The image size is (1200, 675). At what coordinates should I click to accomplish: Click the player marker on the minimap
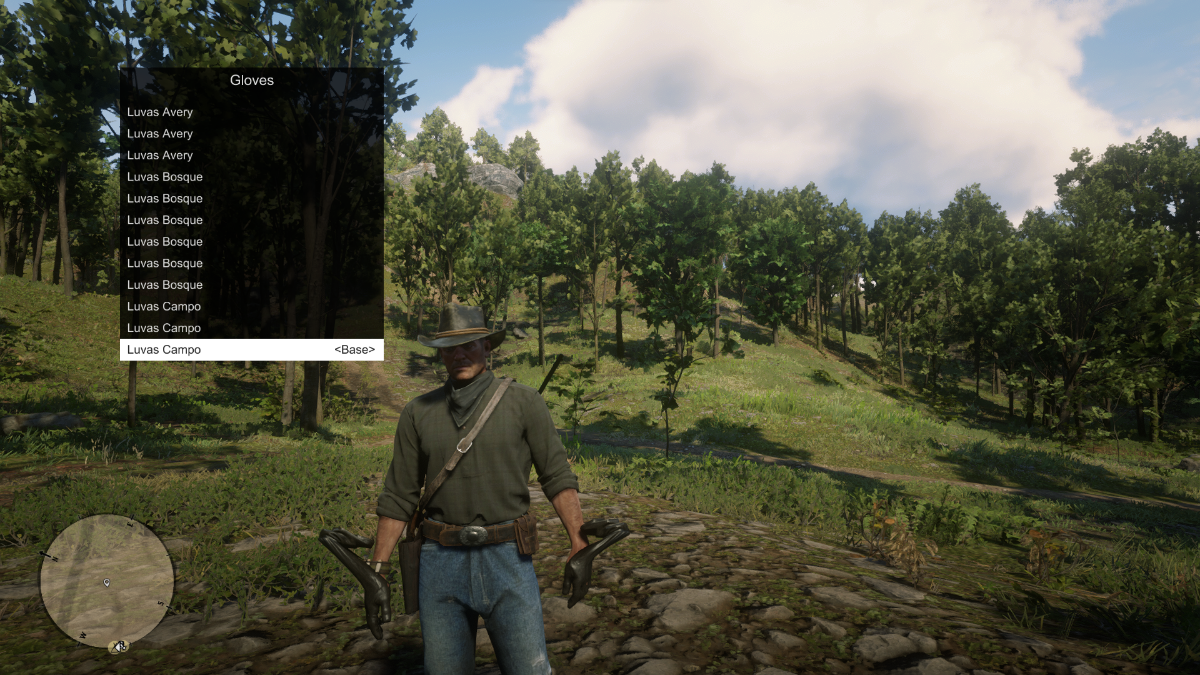tap(107, 582)
